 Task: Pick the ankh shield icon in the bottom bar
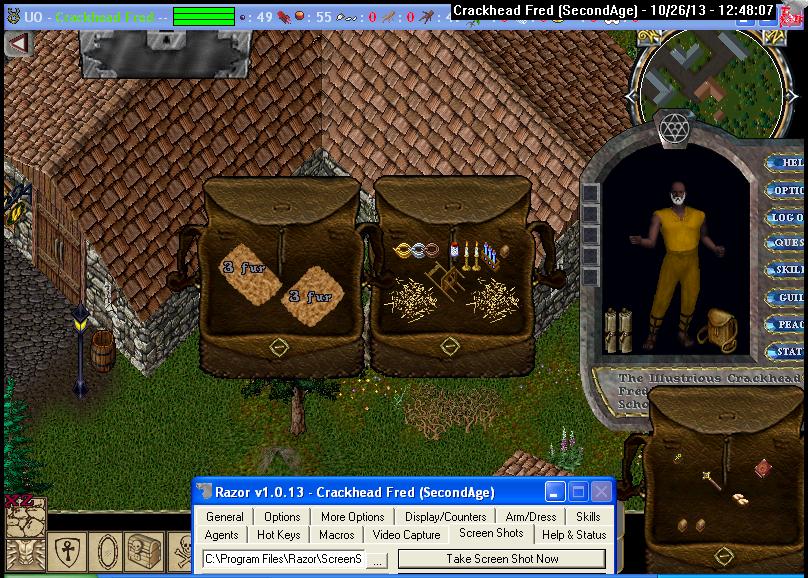[x=65, y=551]
